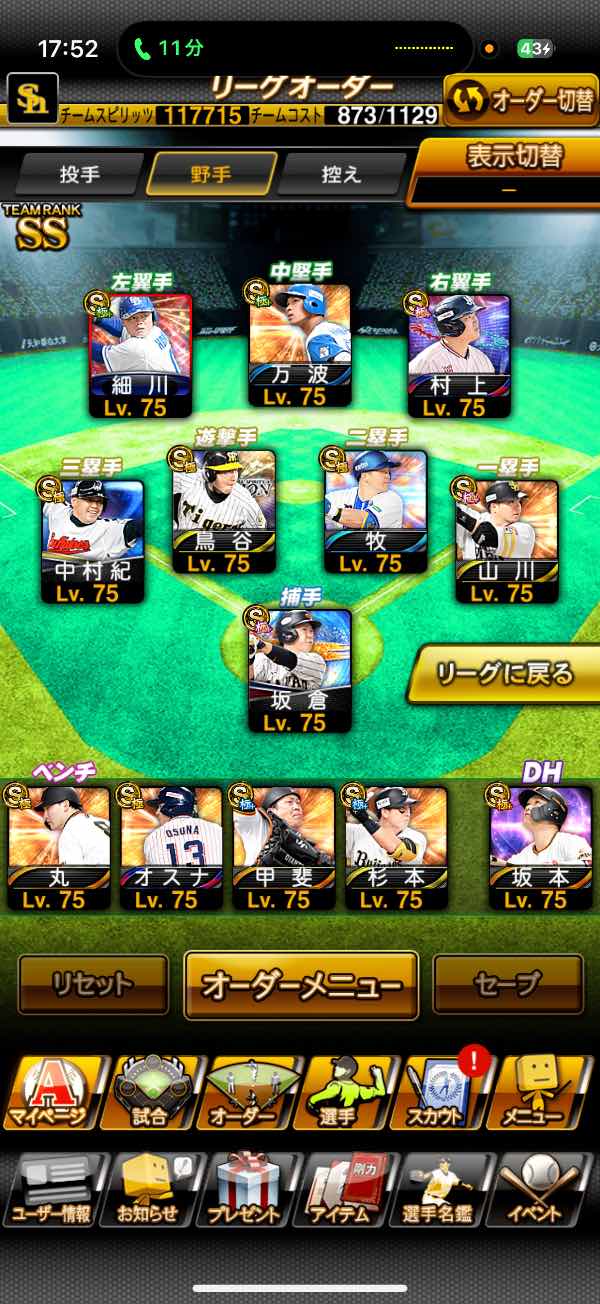Save the lineup with セーブ
The image size is (600, 1304).
pos(508,984)
